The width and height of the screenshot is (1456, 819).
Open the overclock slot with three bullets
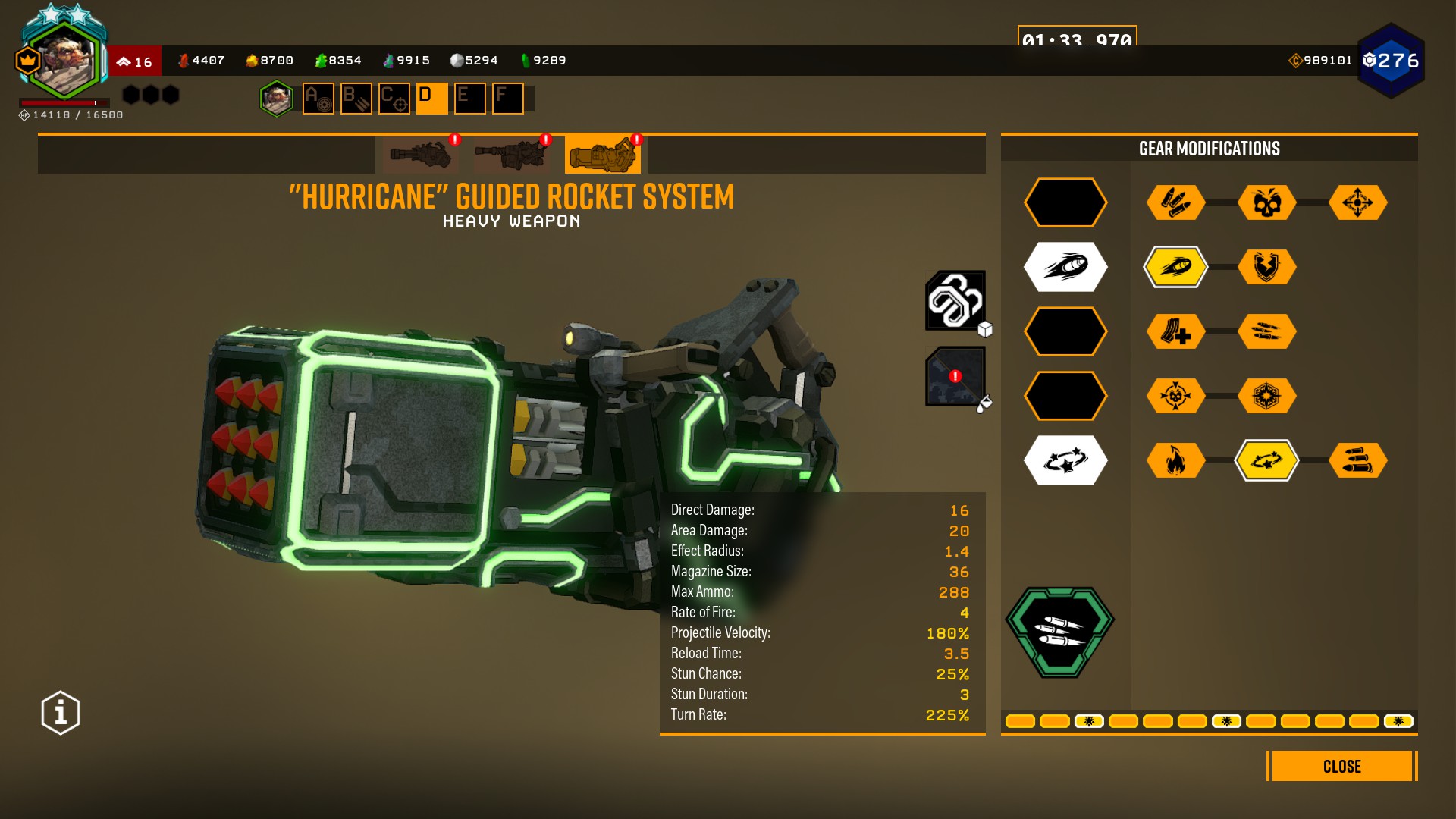tap(1060, 631)
